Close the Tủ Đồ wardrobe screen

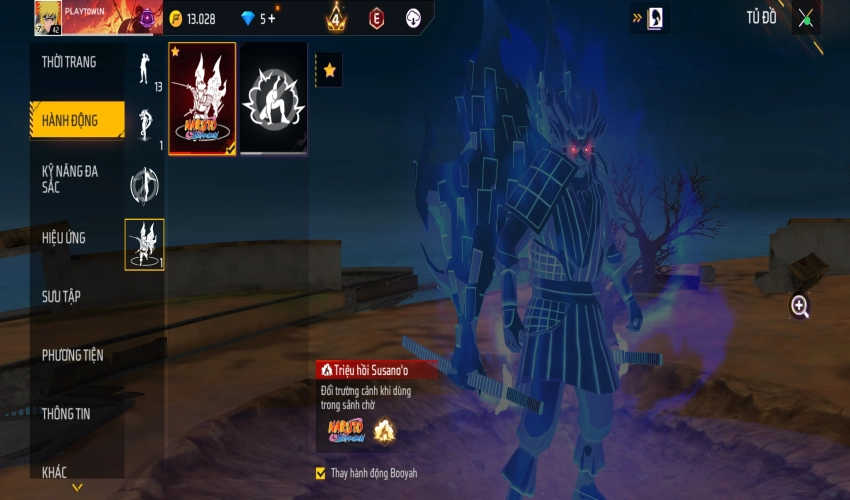point(806,18)
